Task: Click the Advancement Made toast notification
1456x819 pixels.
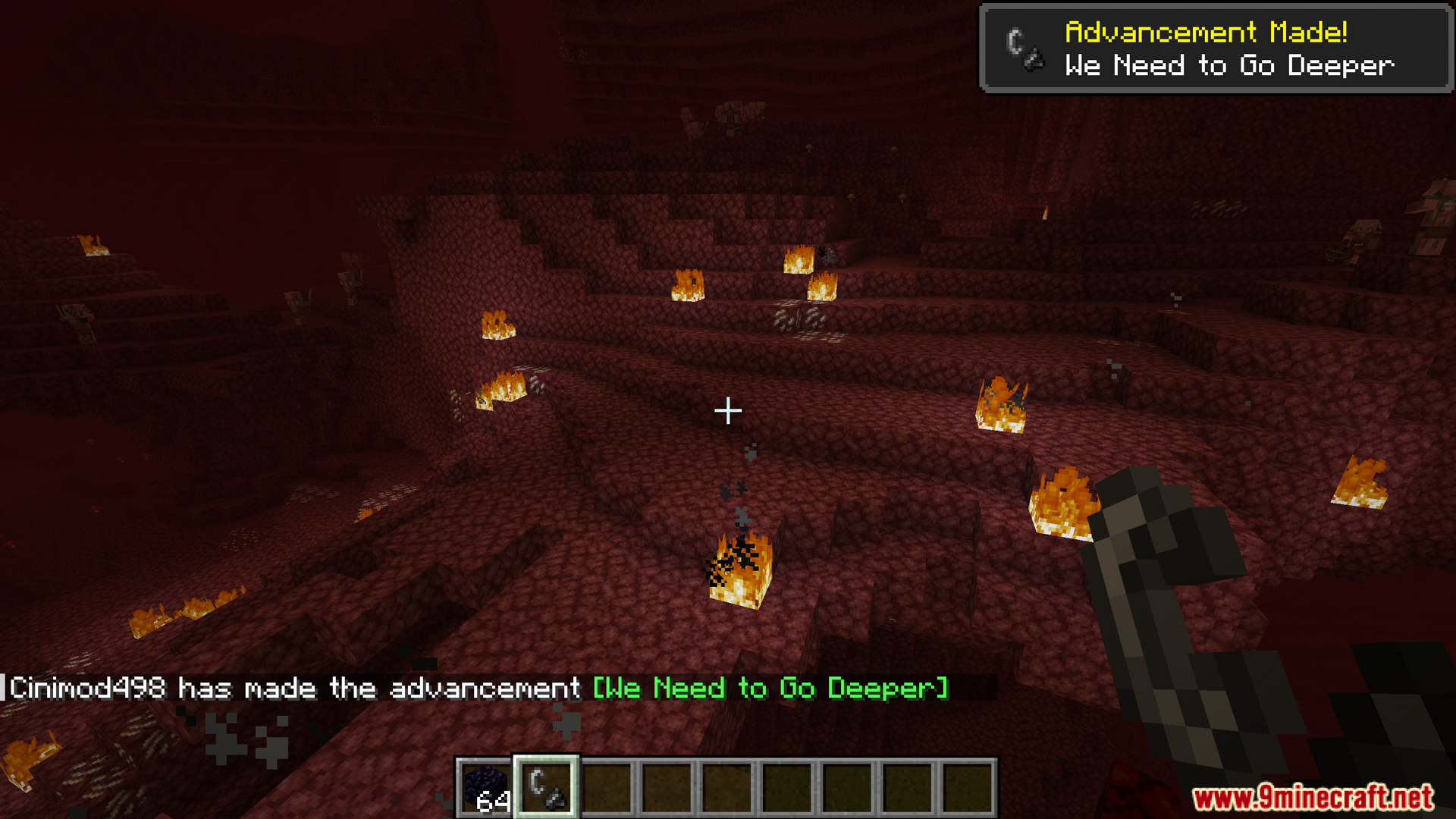Action: pos(1216,49)
